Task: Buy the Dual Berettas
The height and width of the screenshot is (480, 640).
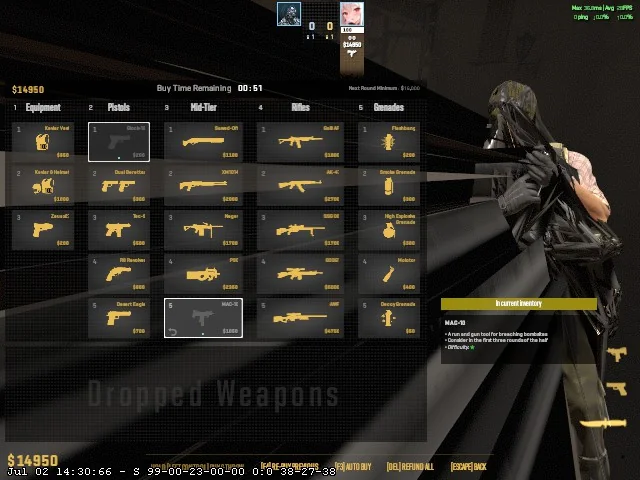Action: point(118,186)
